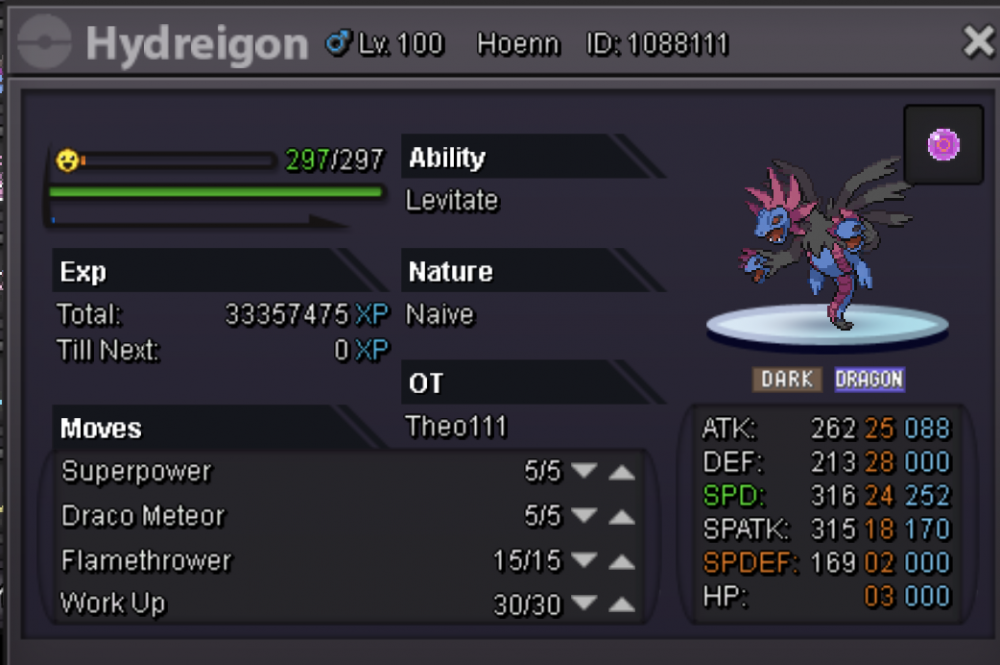Move Superpower down in the move list
This screenshot has height=665, width=1000.
click(584, 472)
